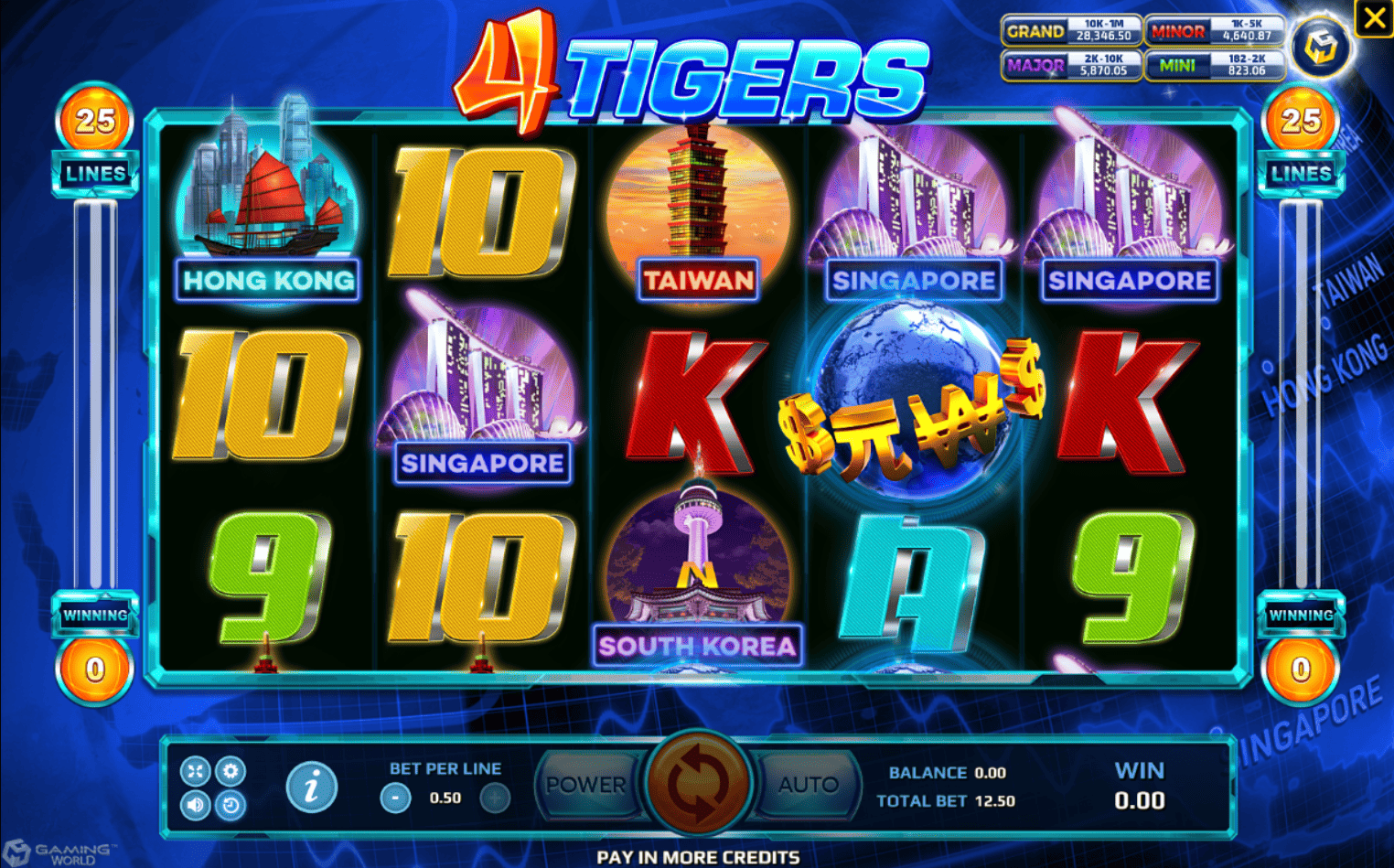Increase bet per line with plus button
The width and height of the screenshot is (1394, 868).
[x=495, y=797]
